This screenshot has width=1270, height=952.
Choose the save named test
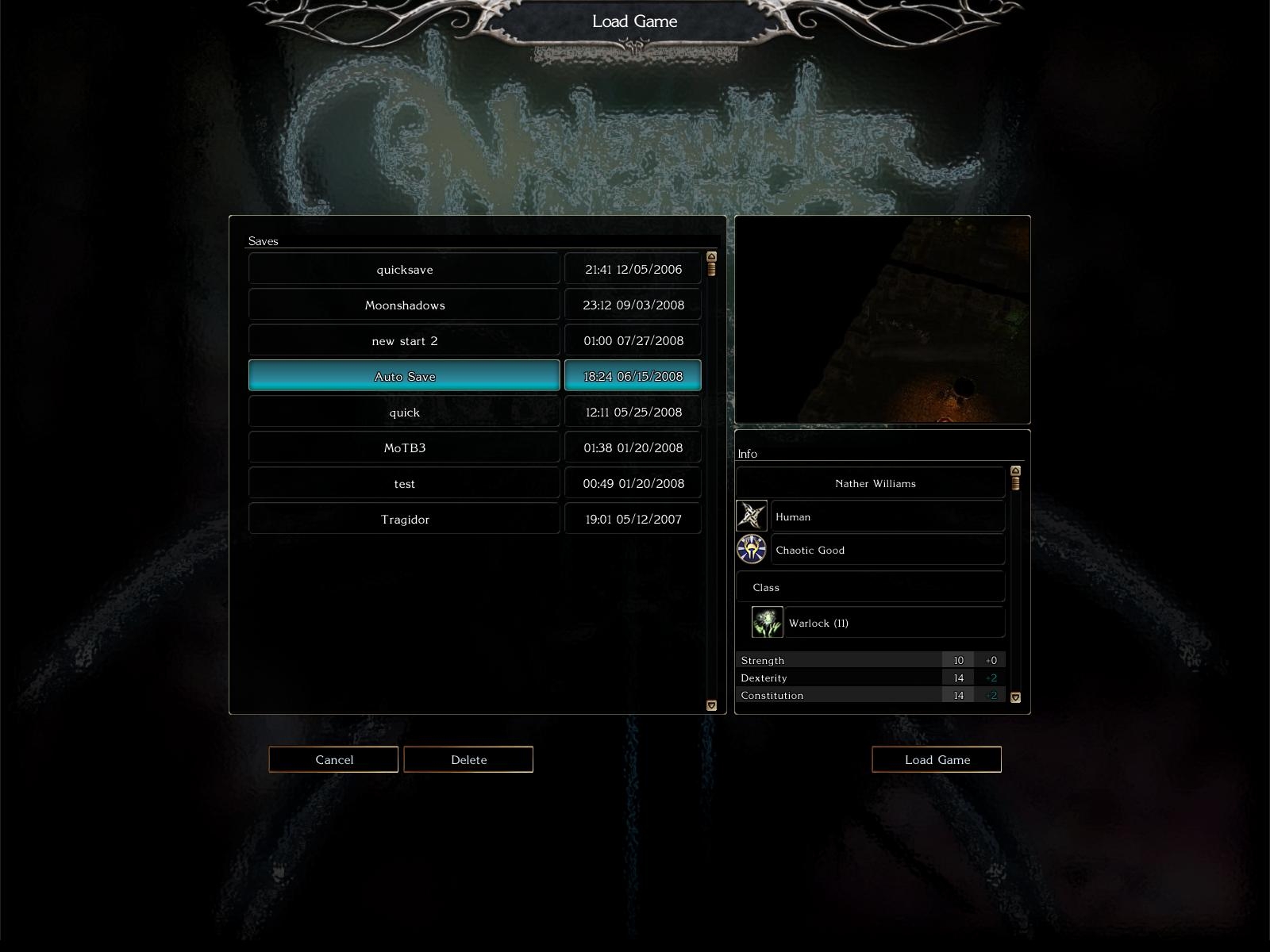(404, 483)
